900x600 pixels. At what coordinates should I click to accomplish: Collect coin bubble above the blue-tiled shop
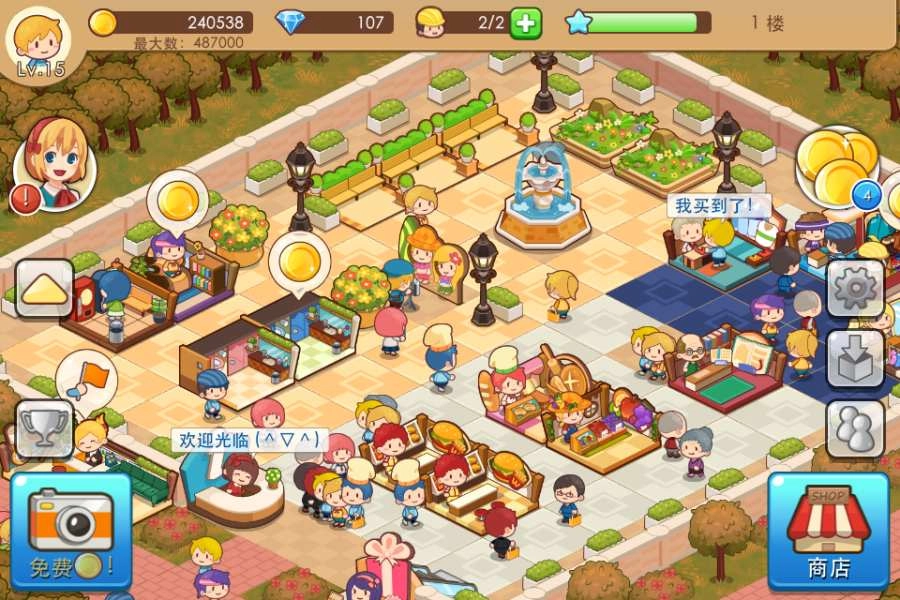[300, 262]
